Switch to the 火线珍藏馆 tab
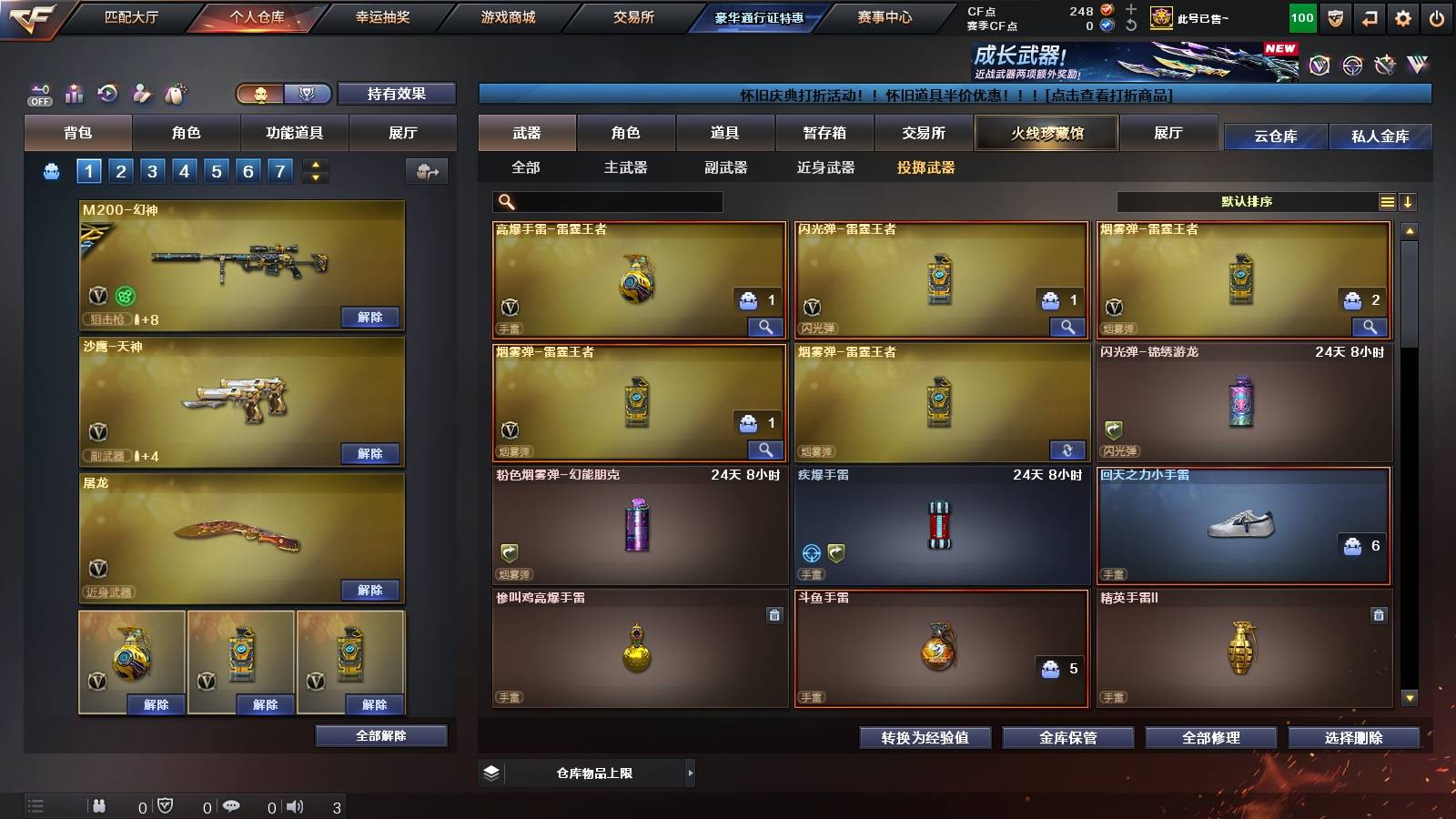1456x819 pixels. (1046, 133)
